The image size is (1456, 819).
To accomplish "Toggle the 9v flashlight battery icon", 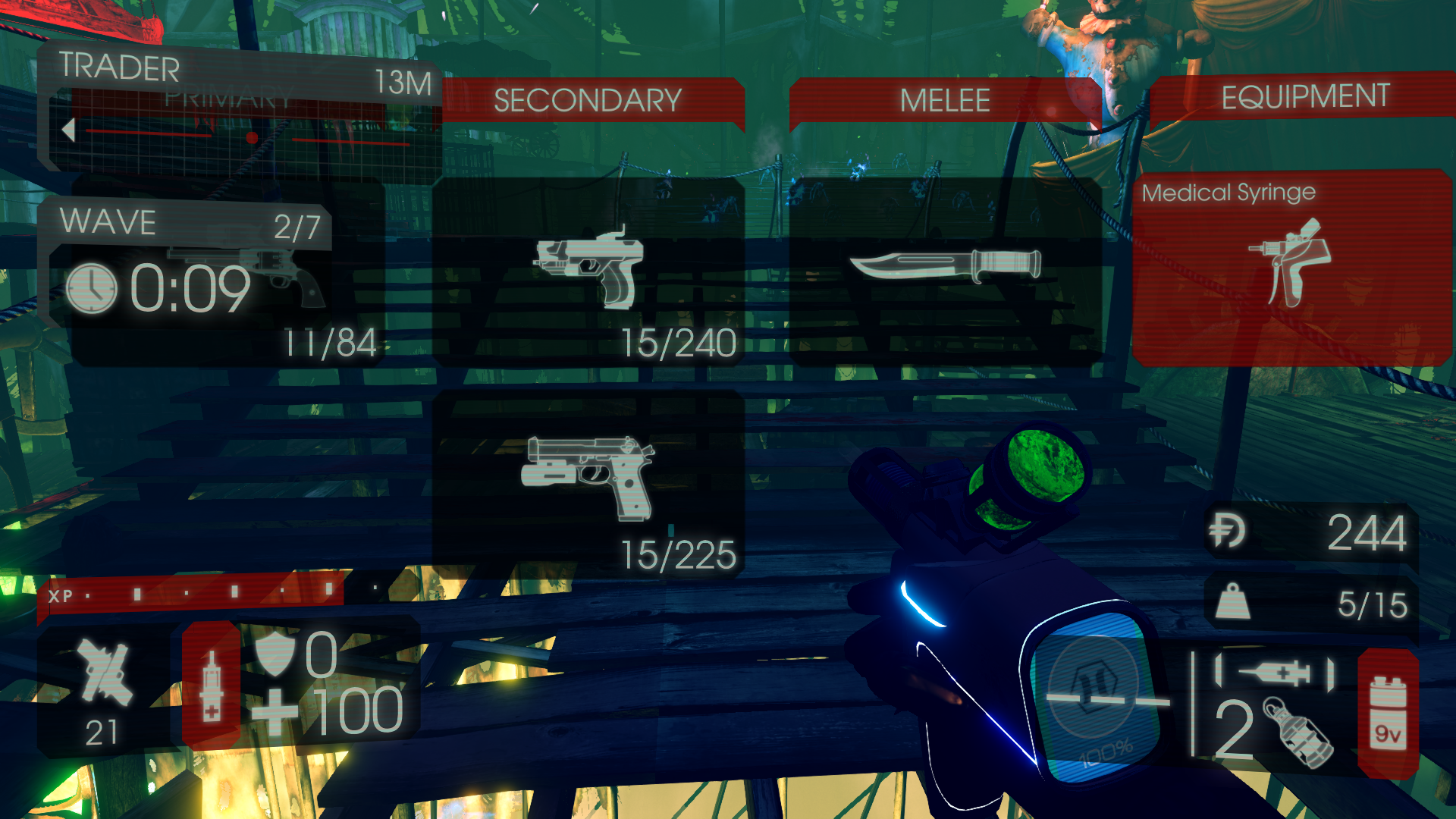I will (1388, 713).
